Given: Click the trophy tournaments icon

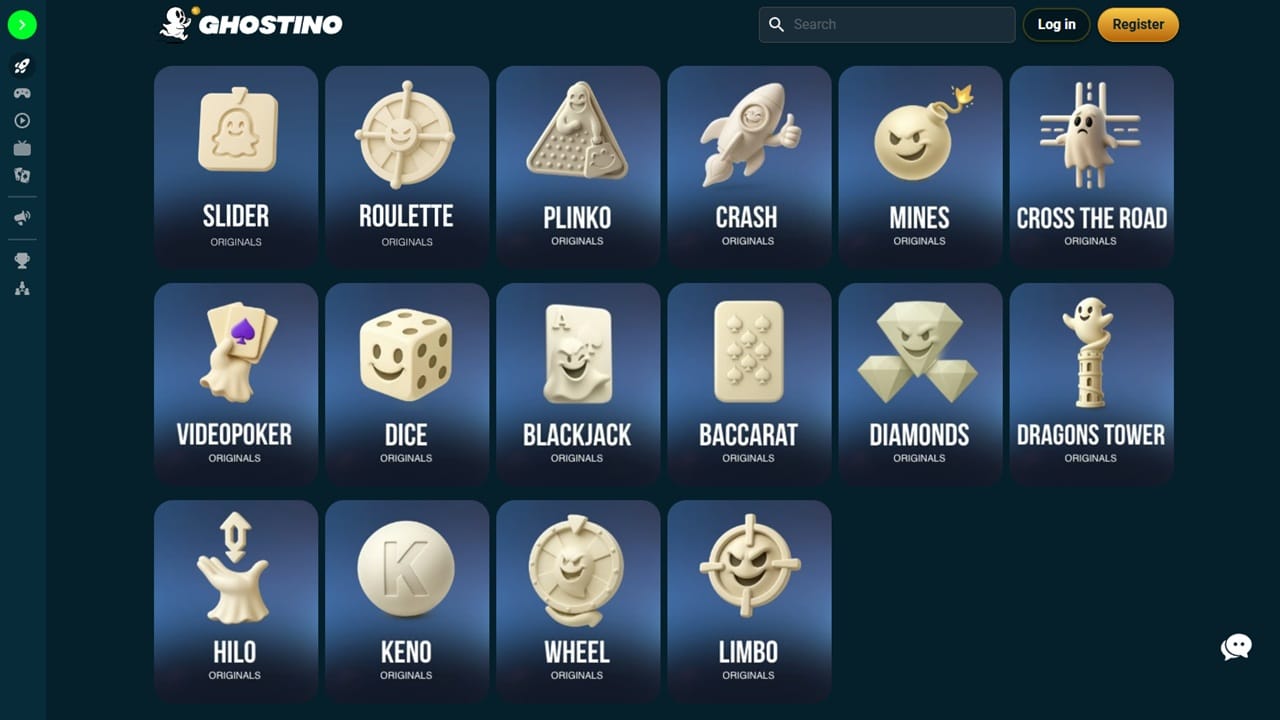Looking at the screenshot, I should coord(21,260).
